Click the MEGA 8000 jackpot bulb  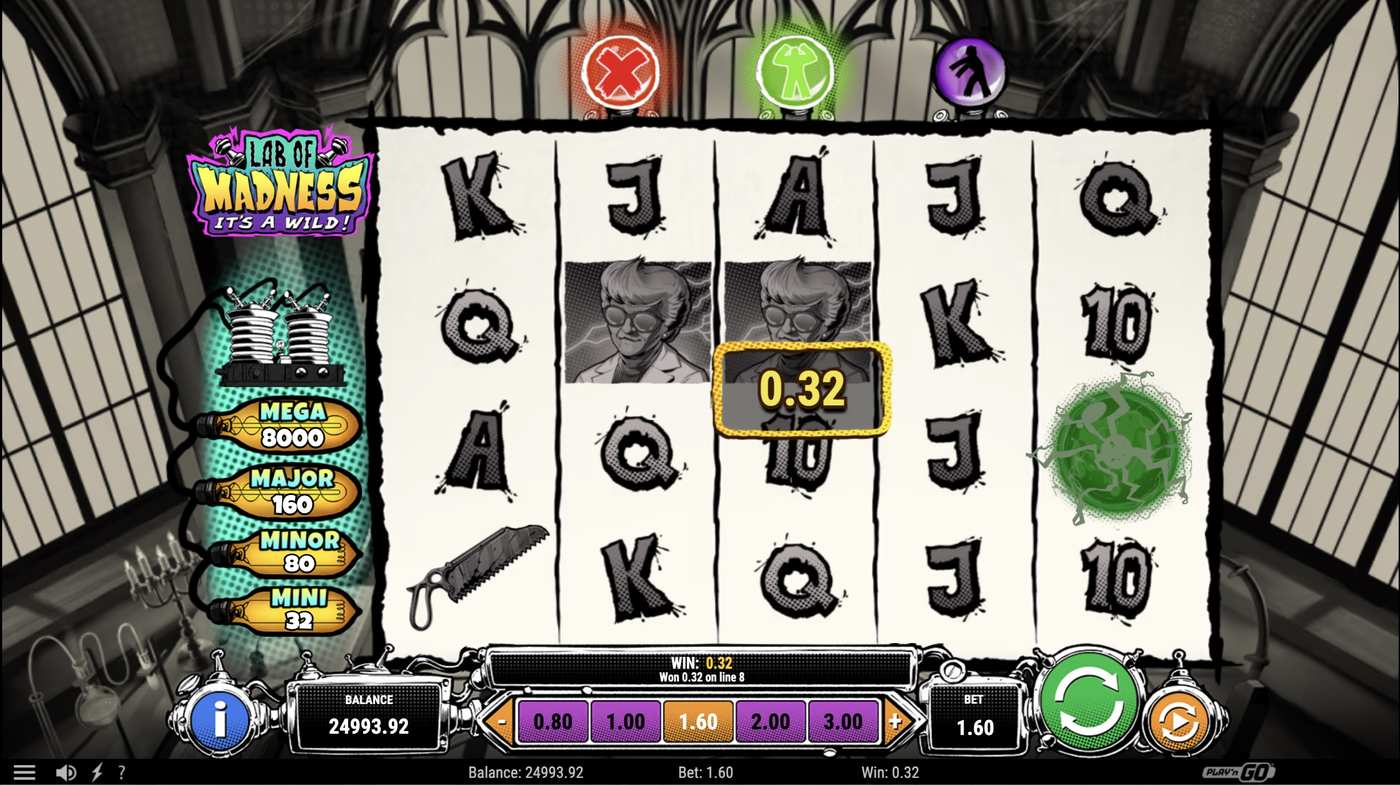295,425
